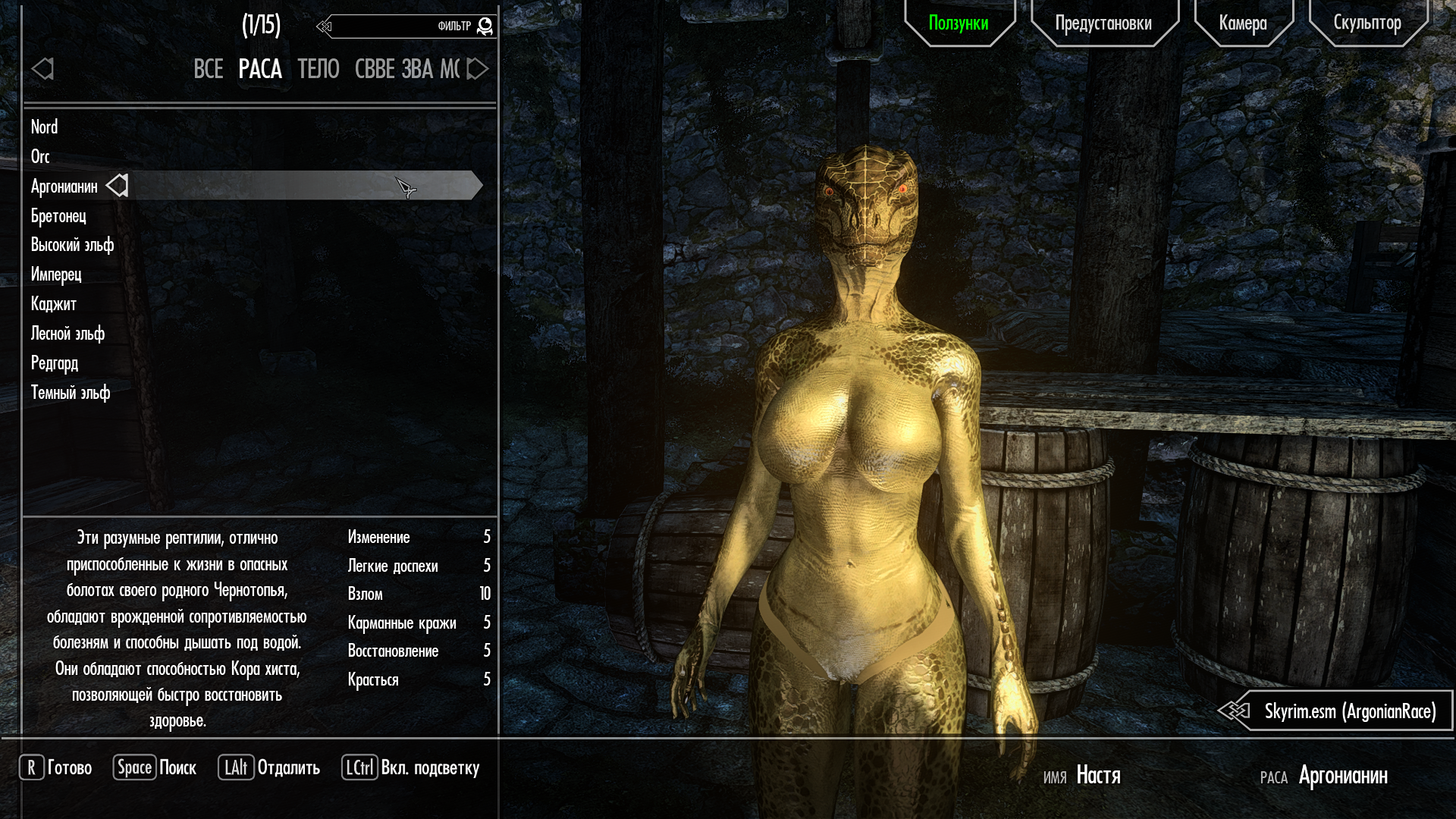Choose Высокий эльф race
This screenshot has width=1456, height=819.
coord(72,245)
